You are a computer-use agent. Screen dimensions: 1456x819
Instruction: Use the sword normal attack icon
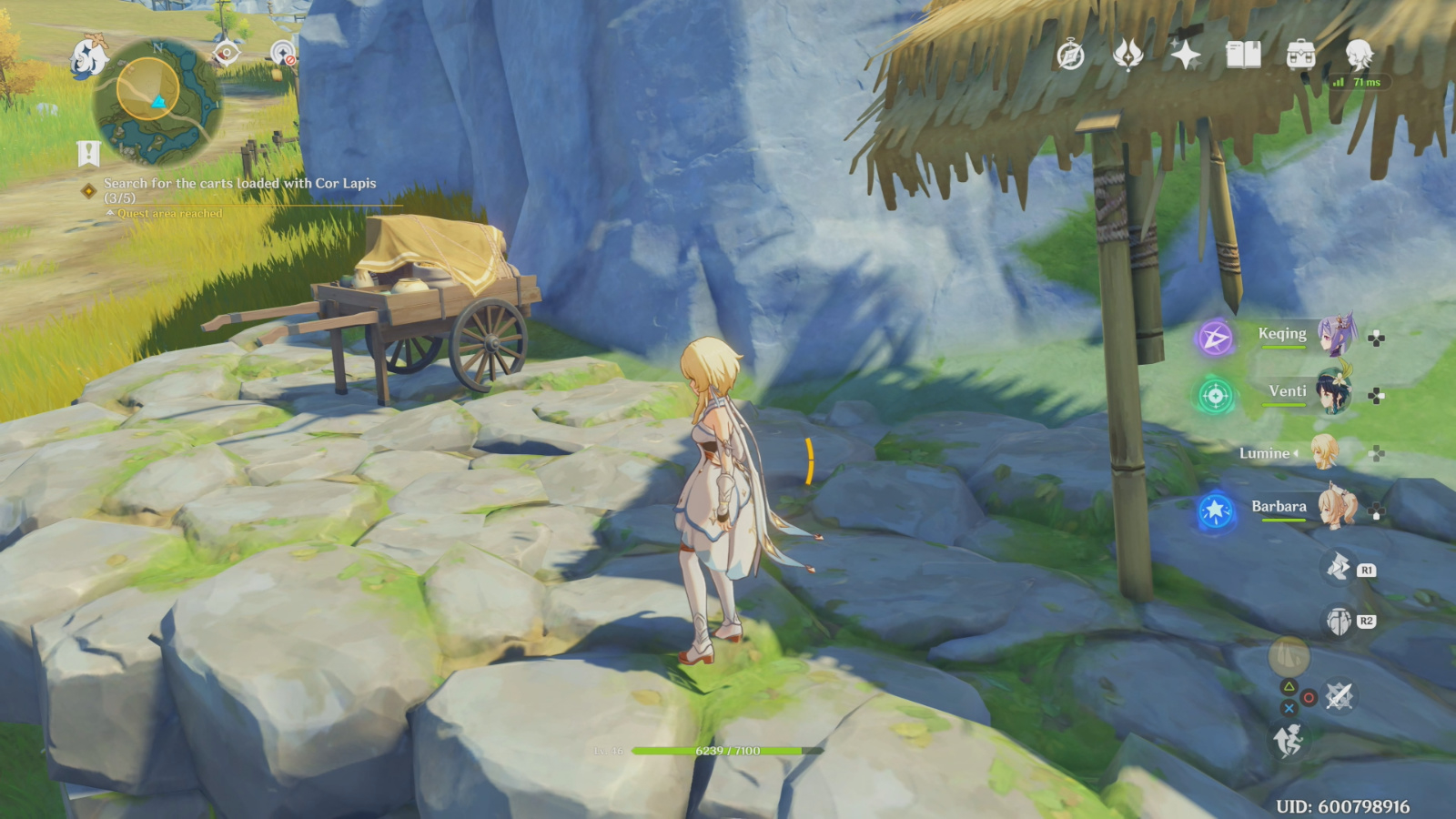(x=1339, y=697)
